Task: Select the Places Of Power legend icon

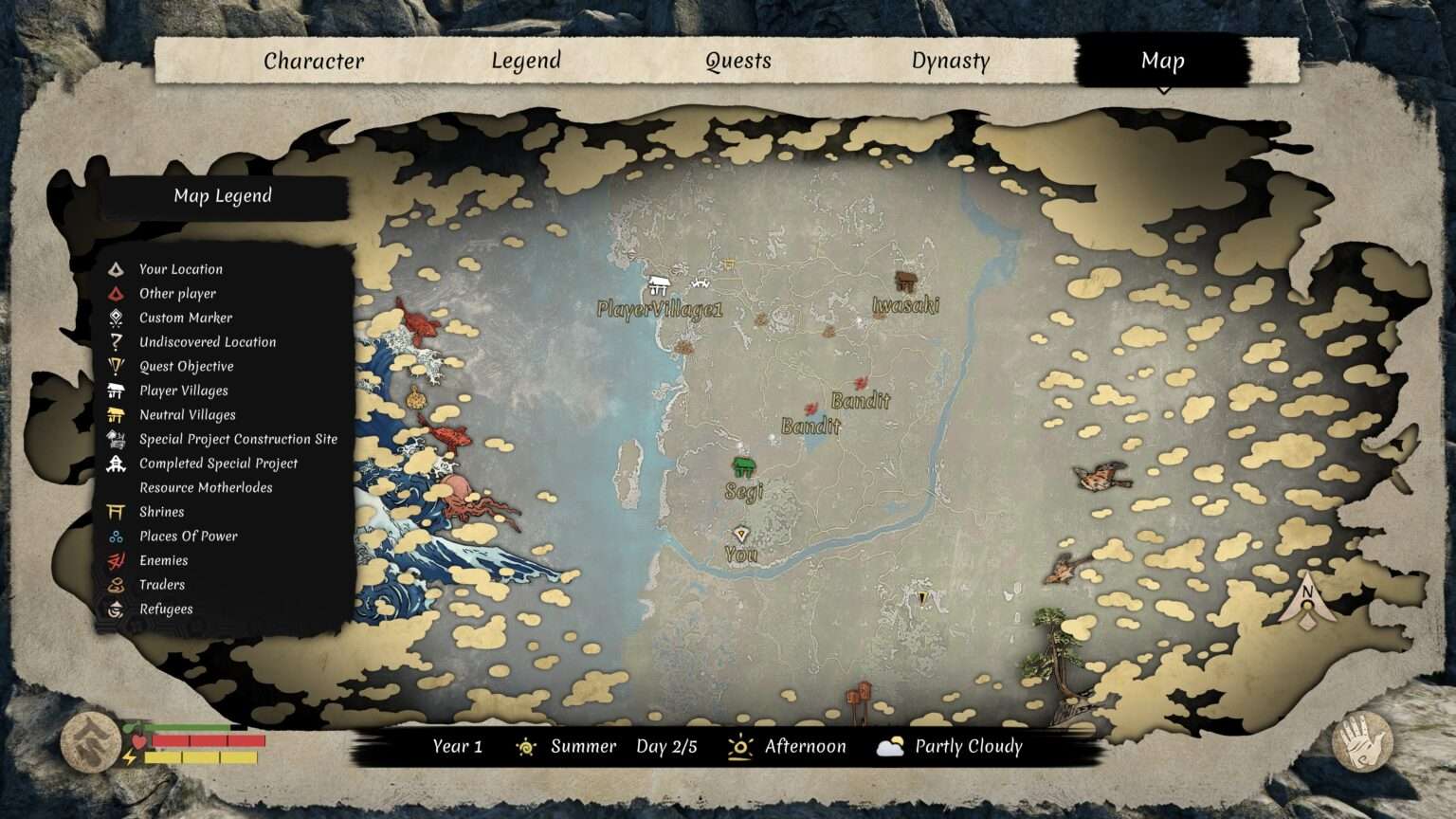Action: click(x=116, y=536)
